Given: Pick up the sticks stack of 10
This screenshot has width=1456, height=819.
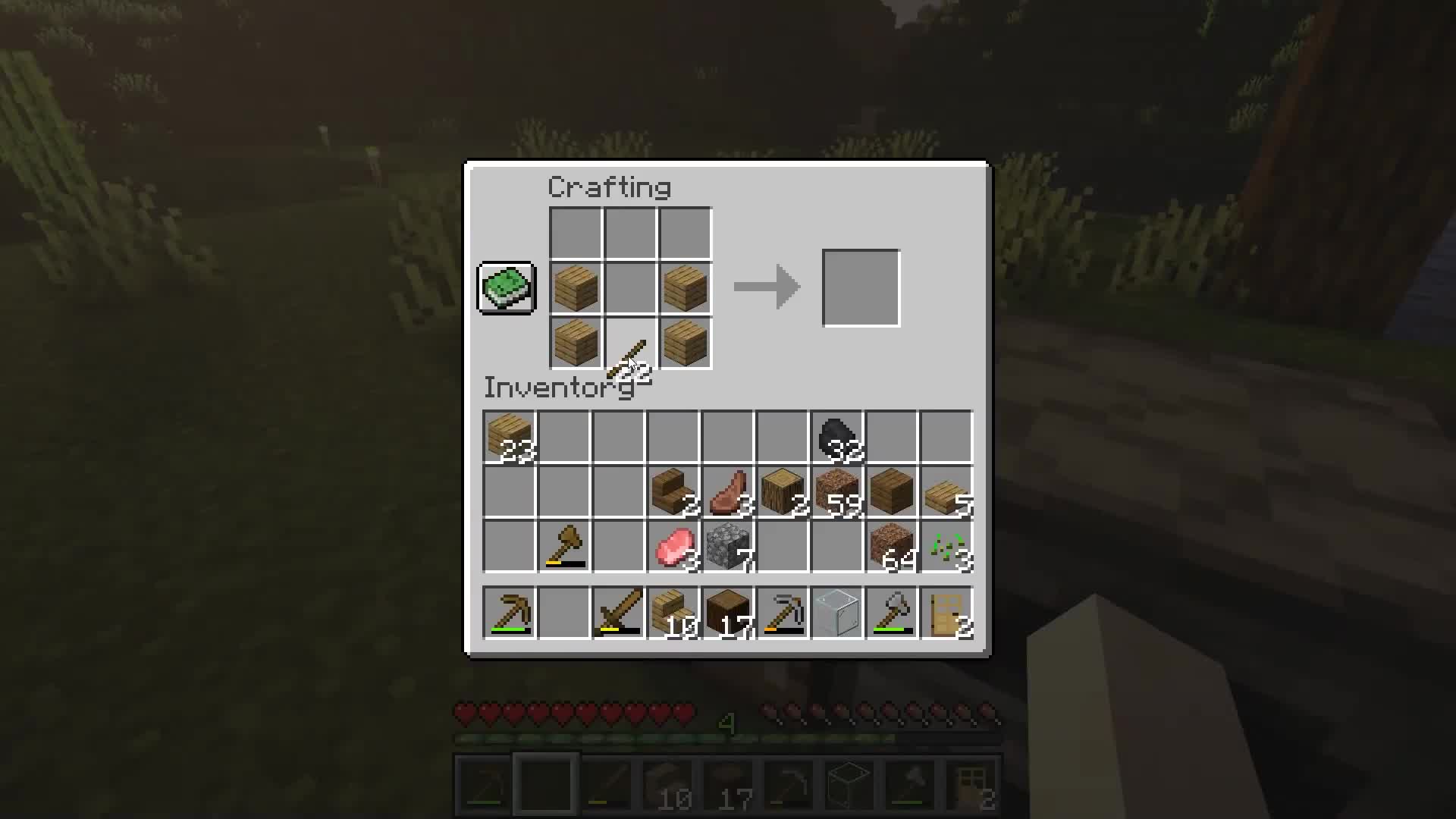Looking at the screenshot, I should 673,613.
